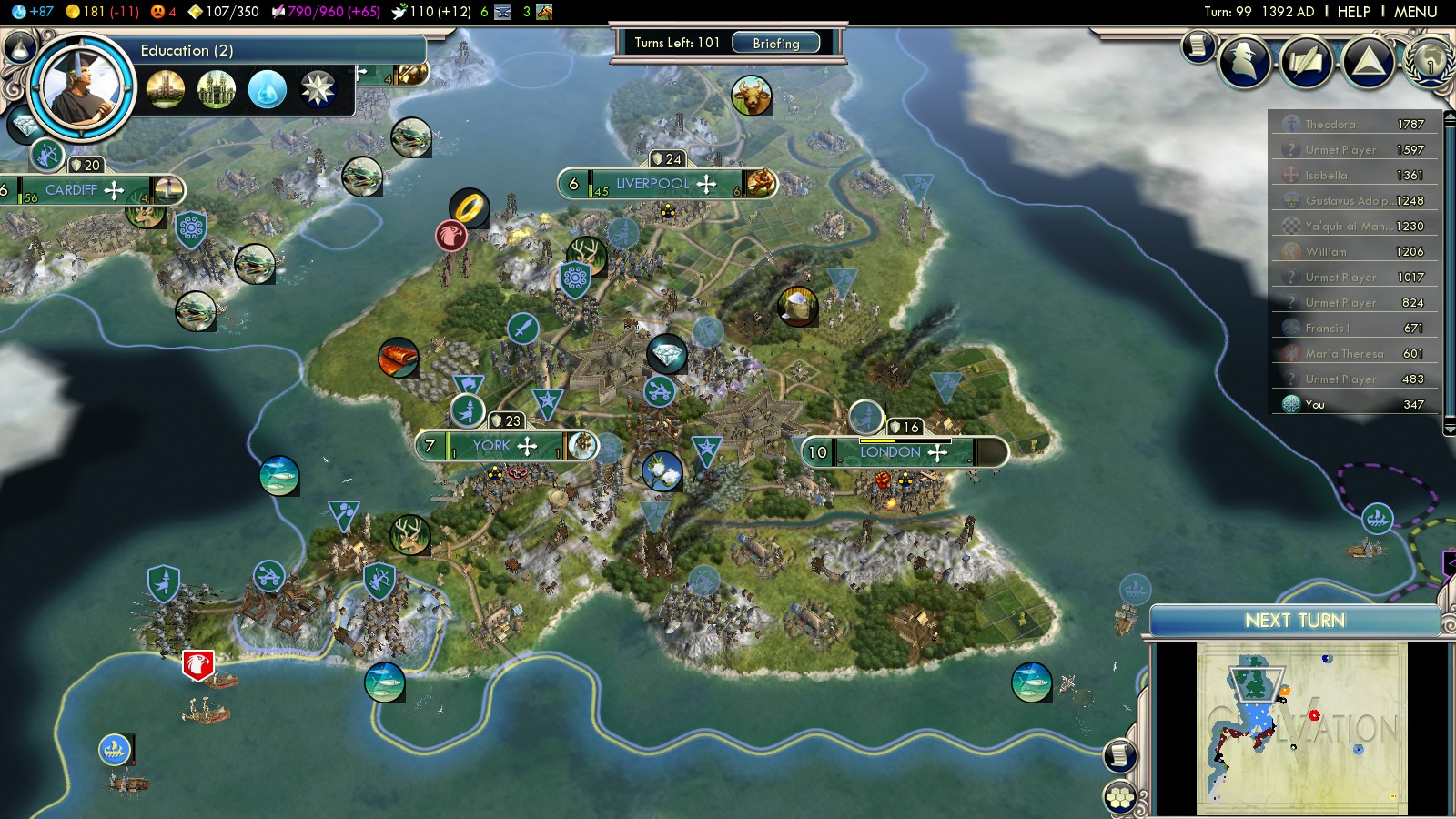Click the minimap to move the camera
This screenshot has width=1456, height=819.
pyautogui.click(x=1301, y=728)
